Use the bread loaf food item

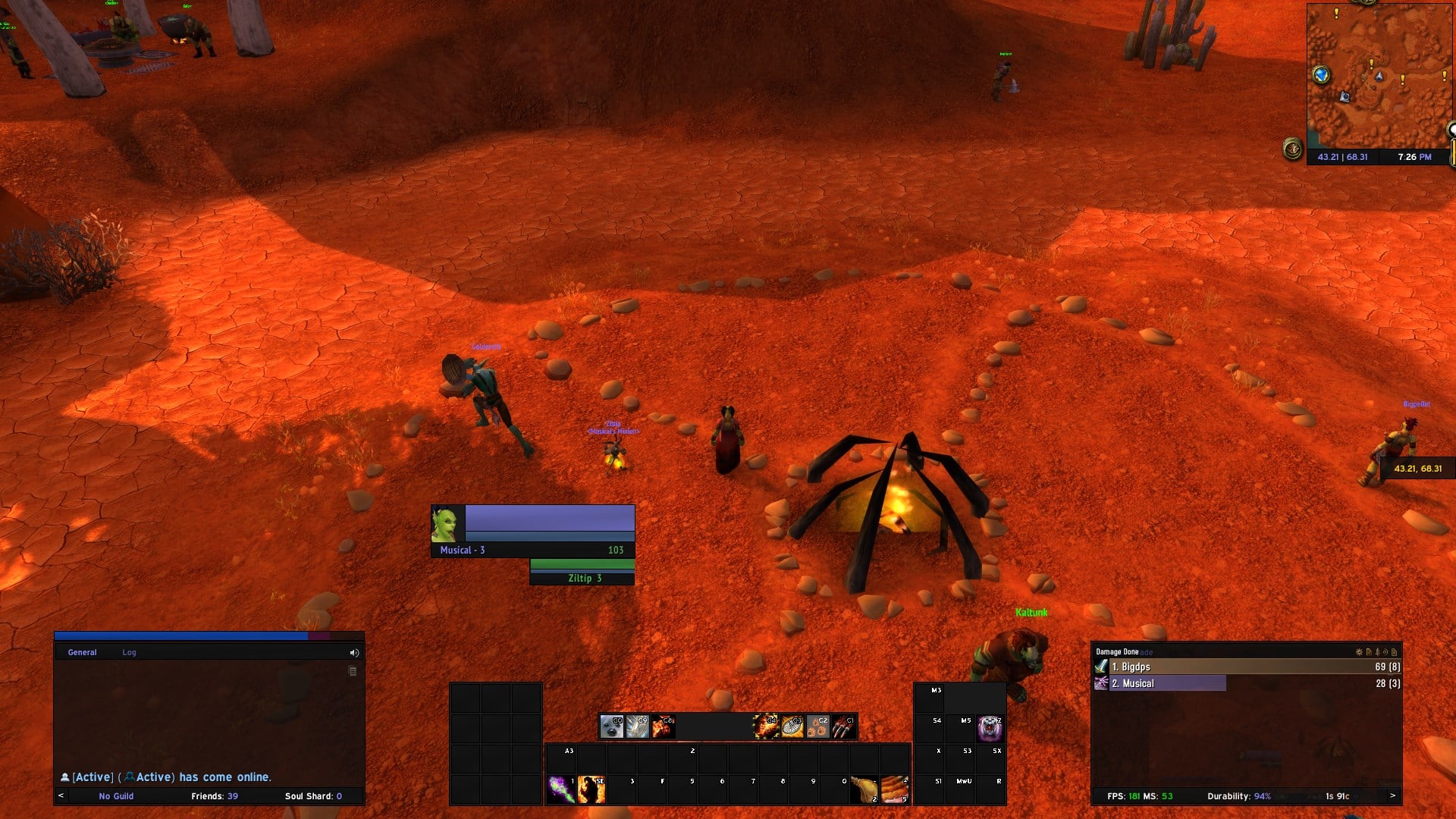pos(895,789)
